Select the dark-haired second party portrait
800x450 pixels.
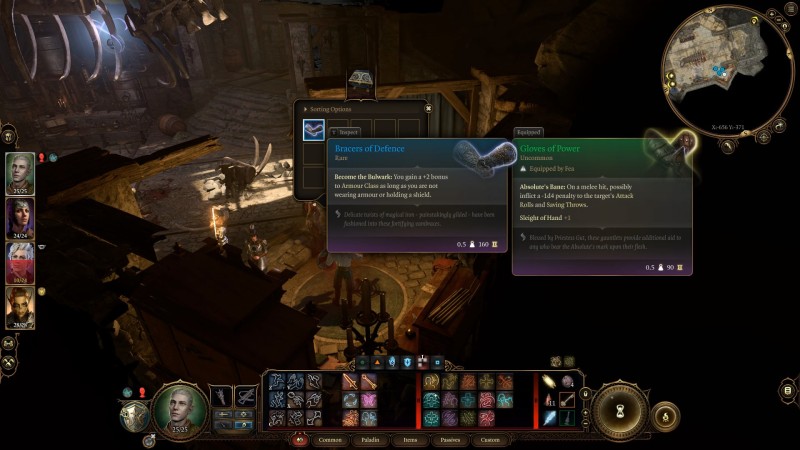pos(20,216)
